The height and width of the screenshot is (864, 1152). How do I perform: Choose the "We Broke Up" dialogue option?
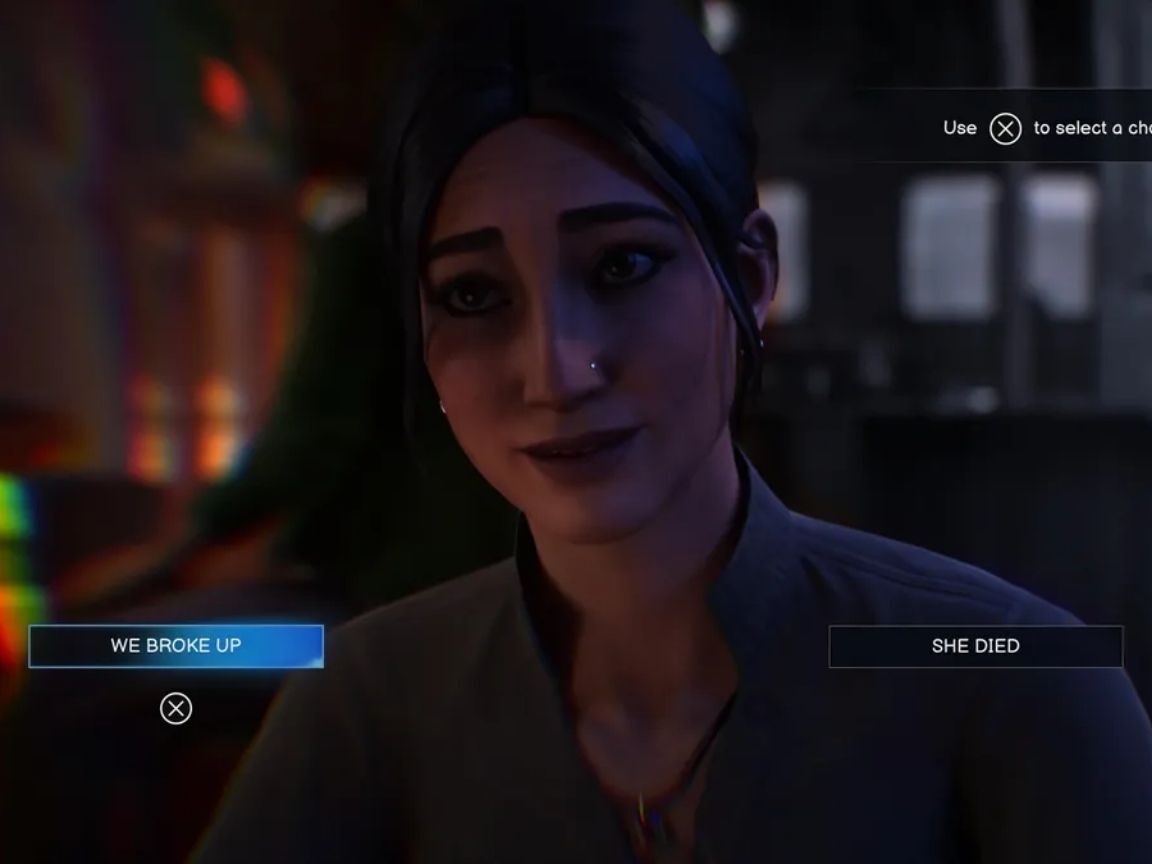coord(176,646)
